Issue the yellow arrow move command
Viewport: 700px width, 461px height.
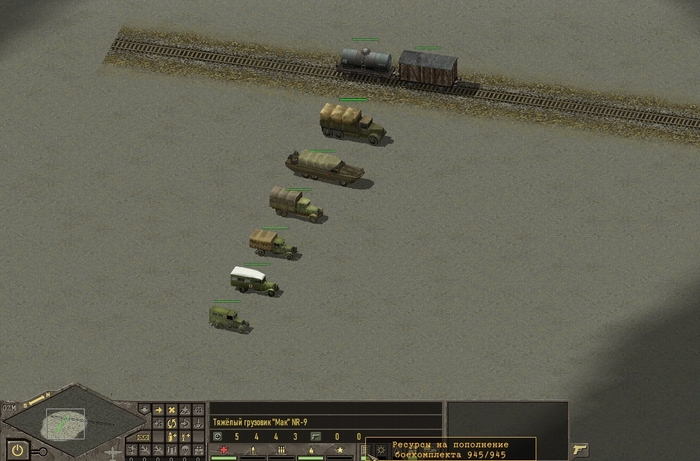158,410
